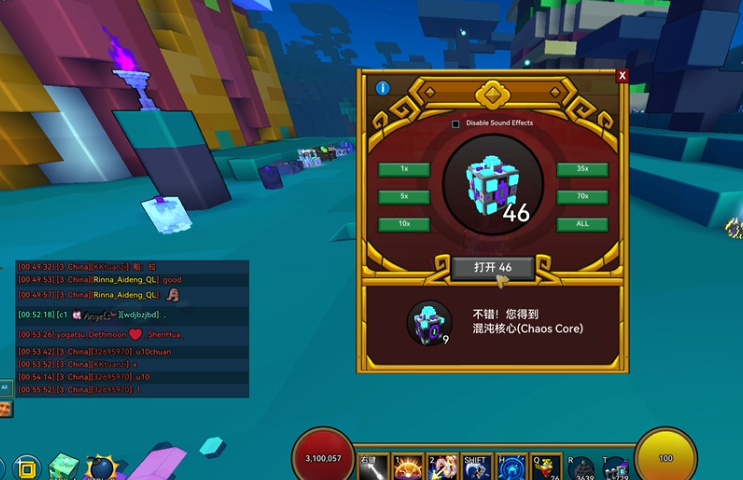Choose the 5x open amount

tap(404, 197)
